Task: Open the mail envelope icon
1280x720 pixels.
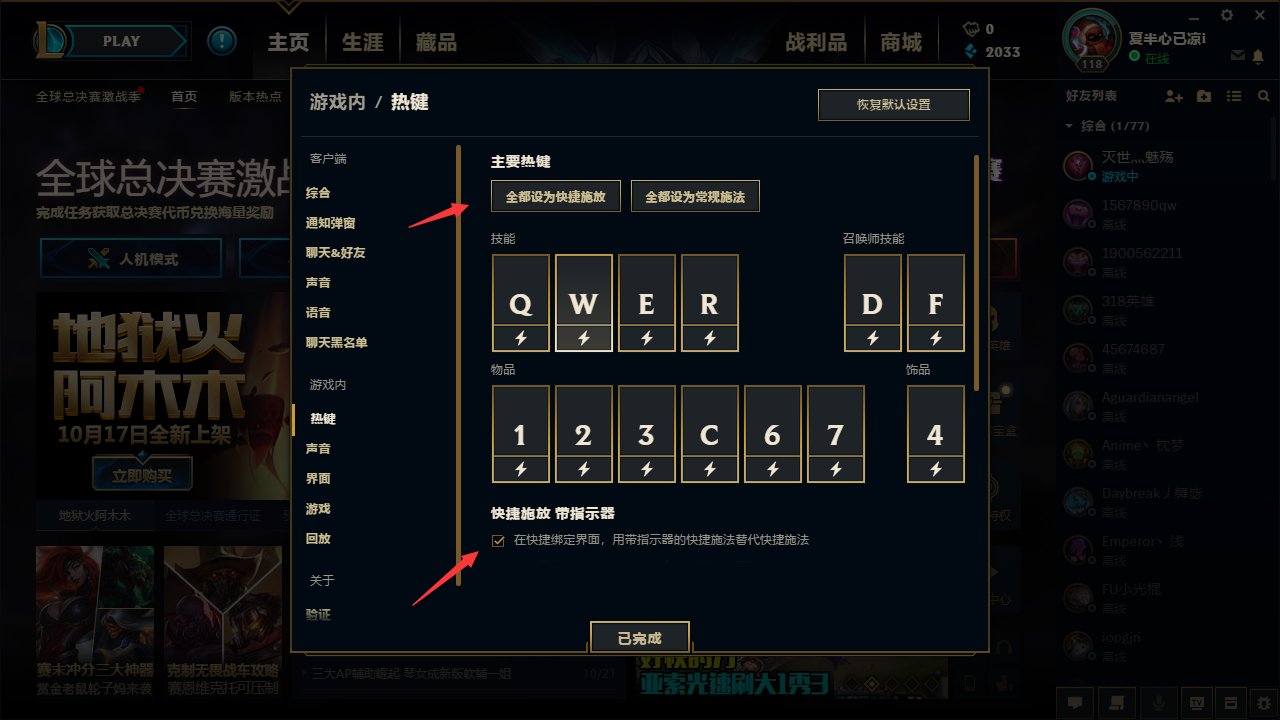Action: coord(1236,57)
